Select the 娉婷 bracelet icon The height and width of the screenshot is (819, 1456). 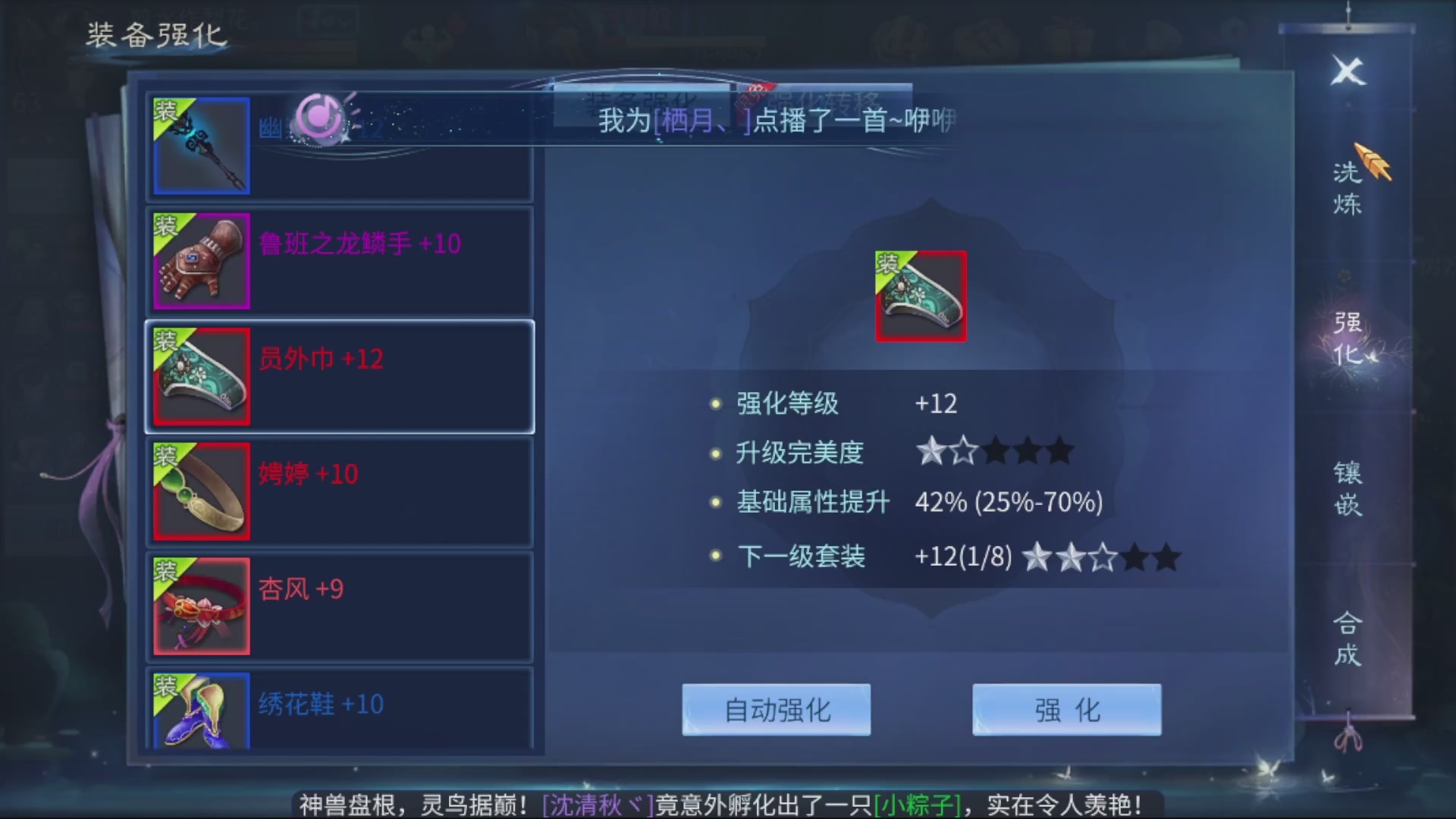[200, 491]
